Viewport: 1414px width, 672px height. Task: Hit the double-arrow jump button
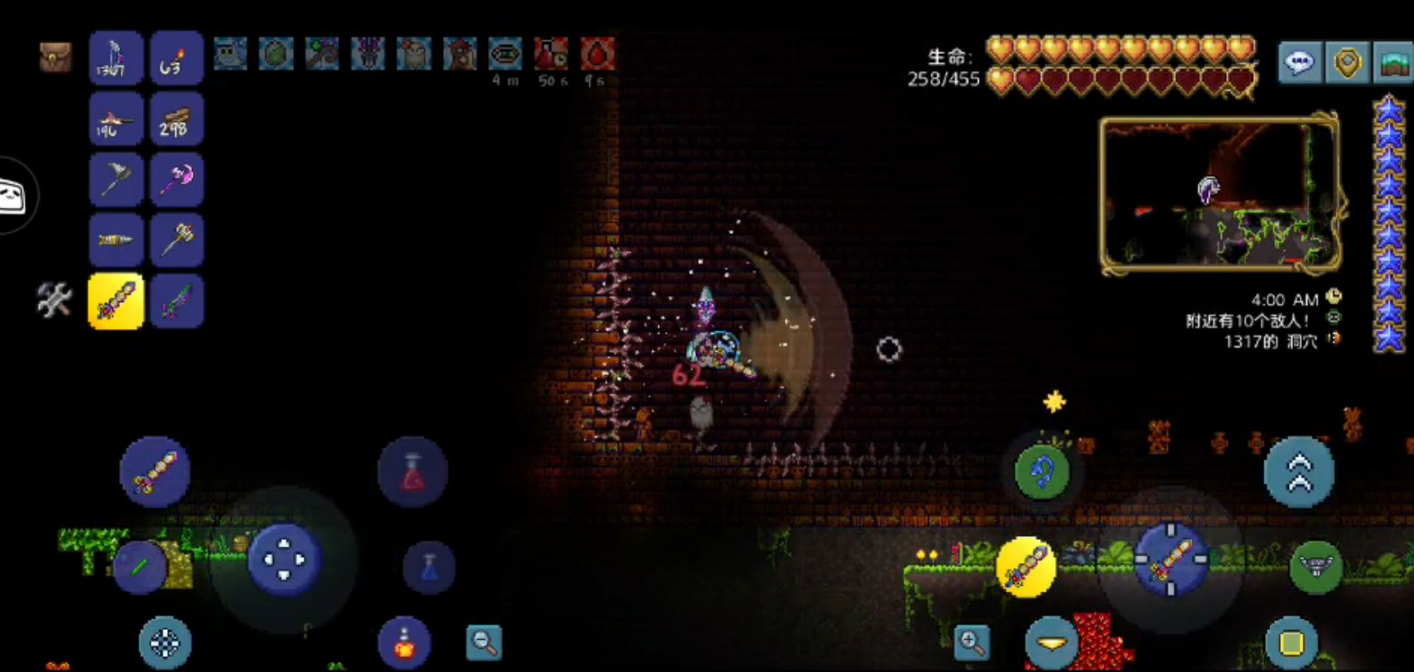point(1299,473)
